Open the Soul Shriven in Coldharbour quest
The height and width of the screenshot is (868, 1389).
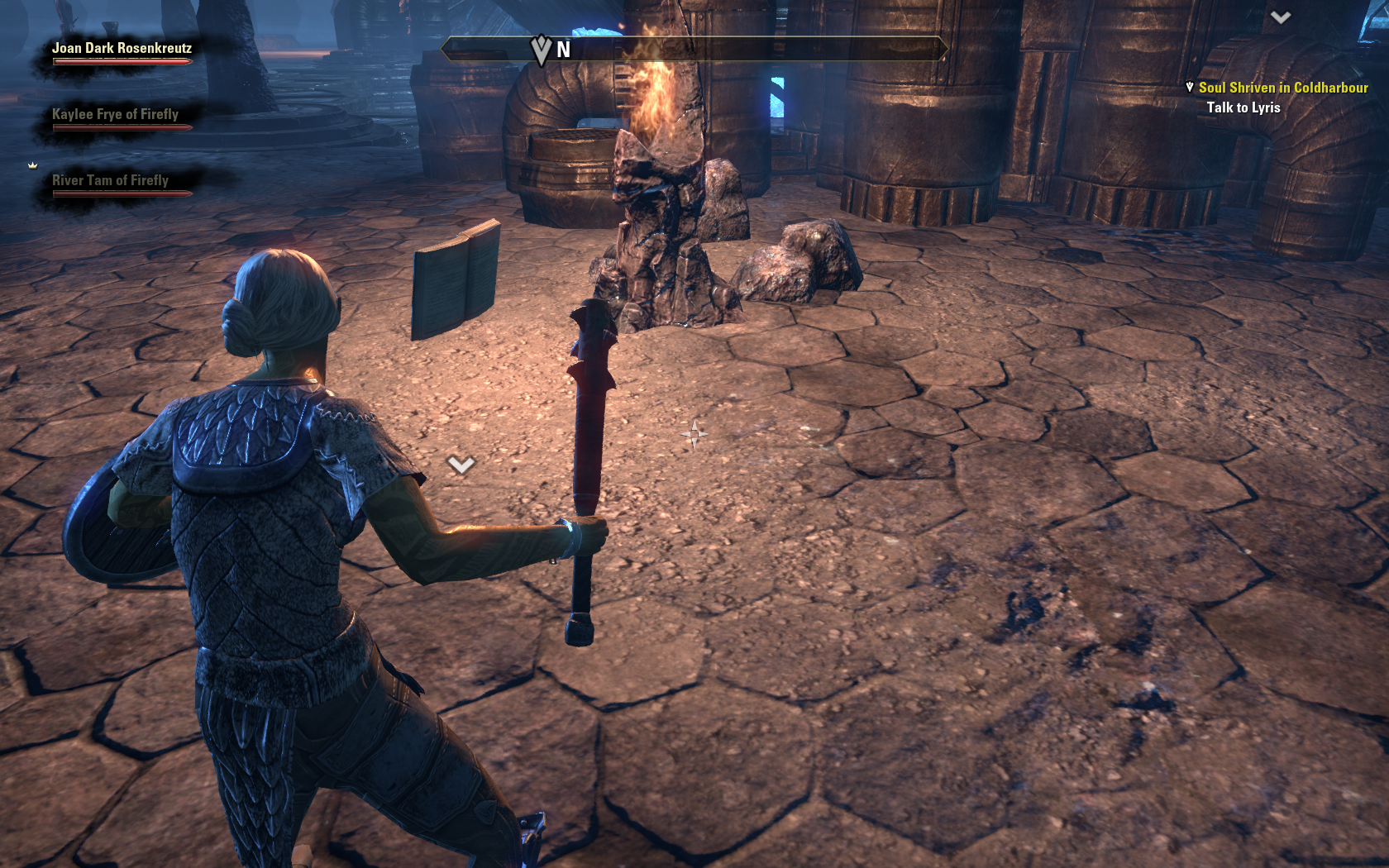point(1282,88)
